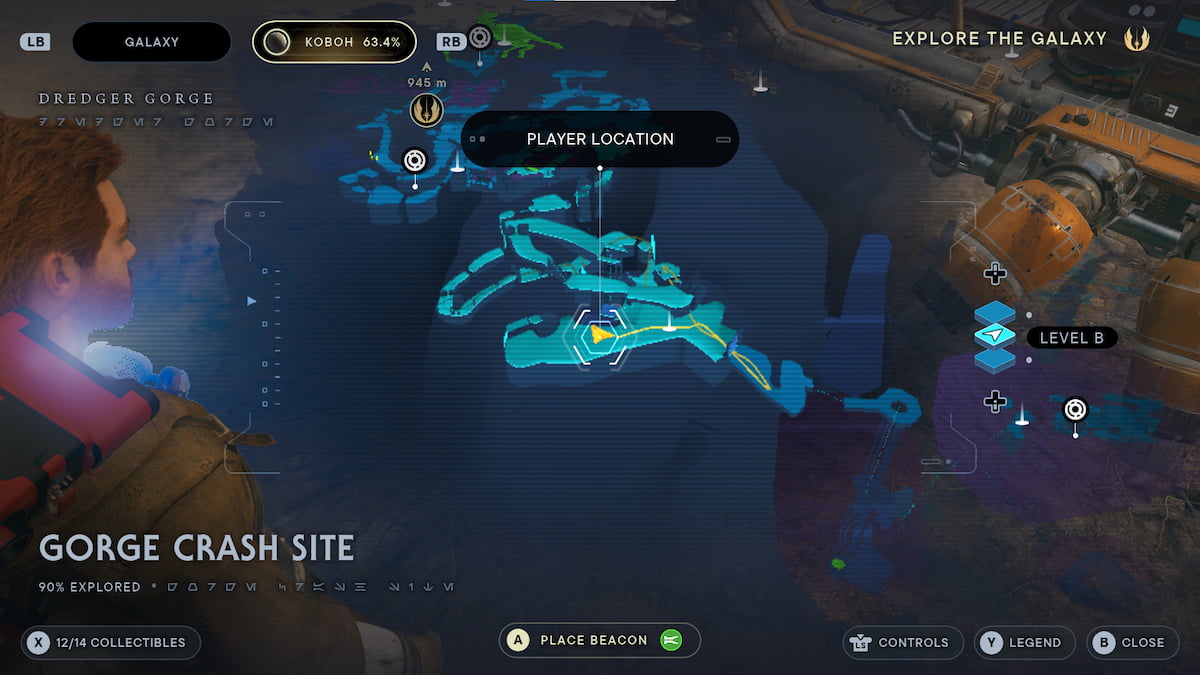This screenshot has height=675, width=1200.
Task: Close the holomap
Action: [1131, 642]
